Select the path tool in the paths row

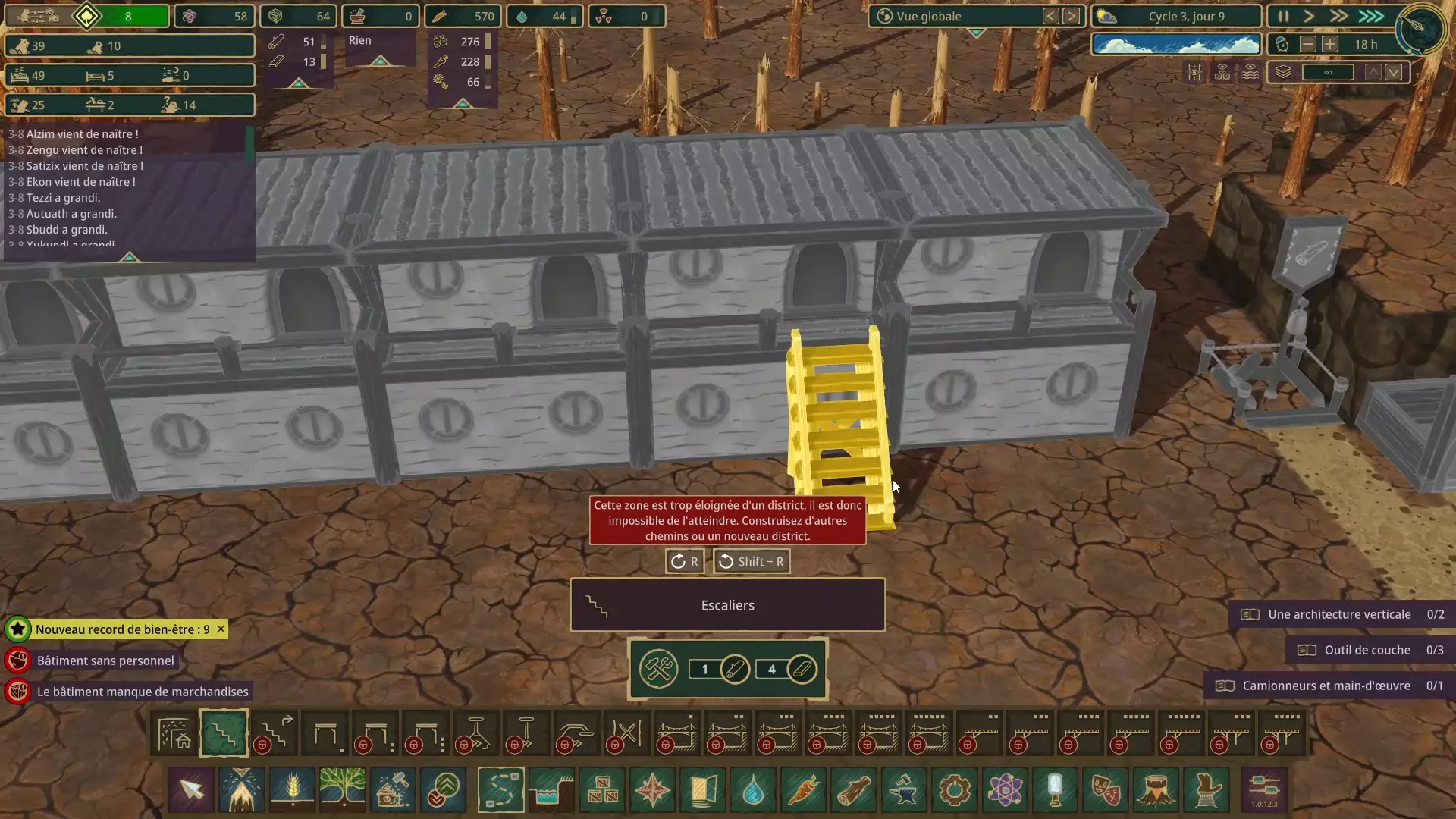click(174, 733)
